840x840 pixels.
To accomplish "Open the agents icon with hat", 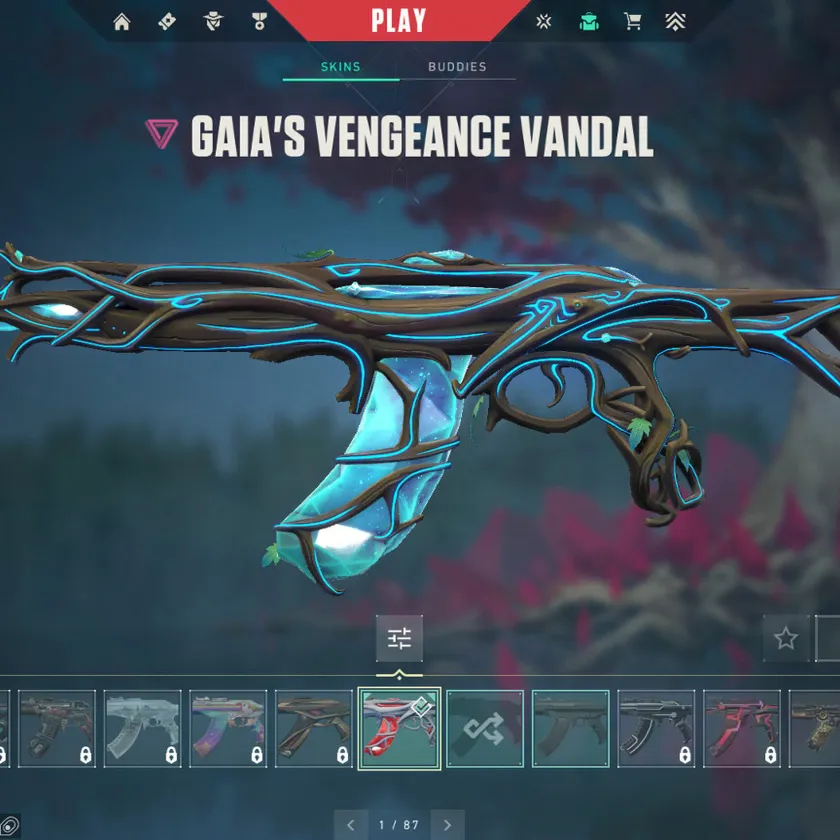I will point(213,22).
